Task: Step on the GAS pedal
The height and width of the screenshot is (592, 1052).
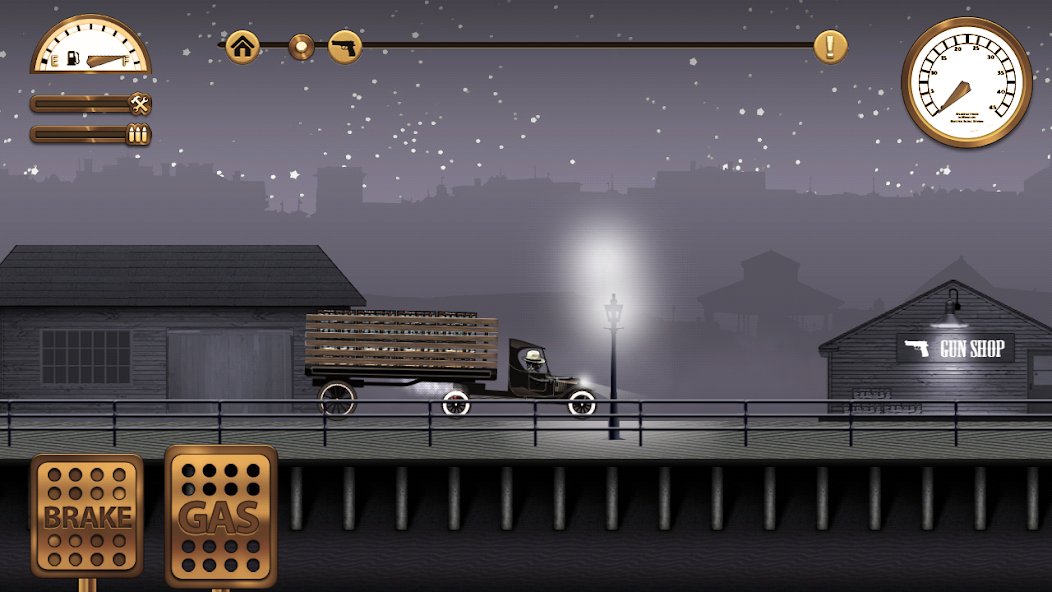Action: [x=220, y=516]
